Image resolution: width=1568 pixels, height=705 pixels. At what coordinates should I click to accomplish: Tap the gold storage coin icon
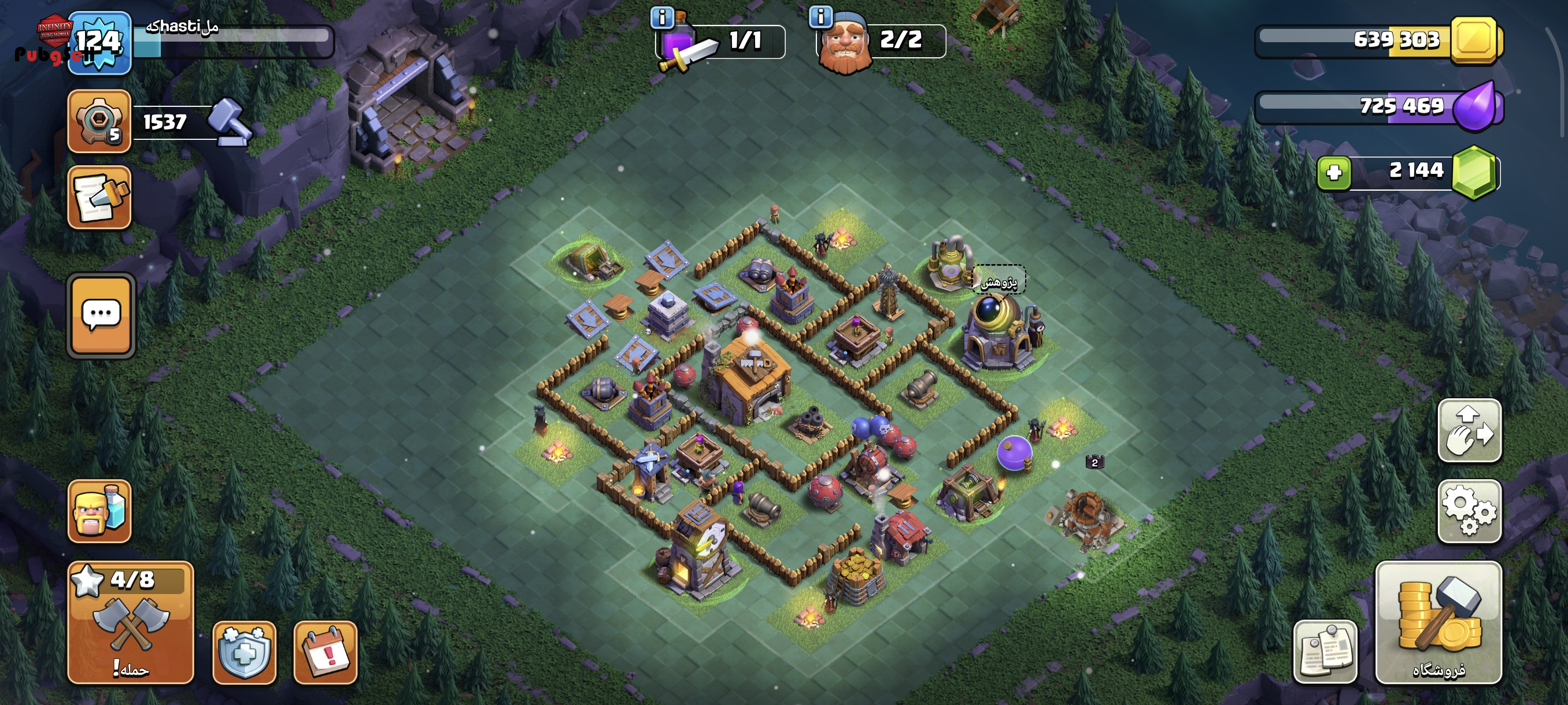click(x=1474, y=40)
